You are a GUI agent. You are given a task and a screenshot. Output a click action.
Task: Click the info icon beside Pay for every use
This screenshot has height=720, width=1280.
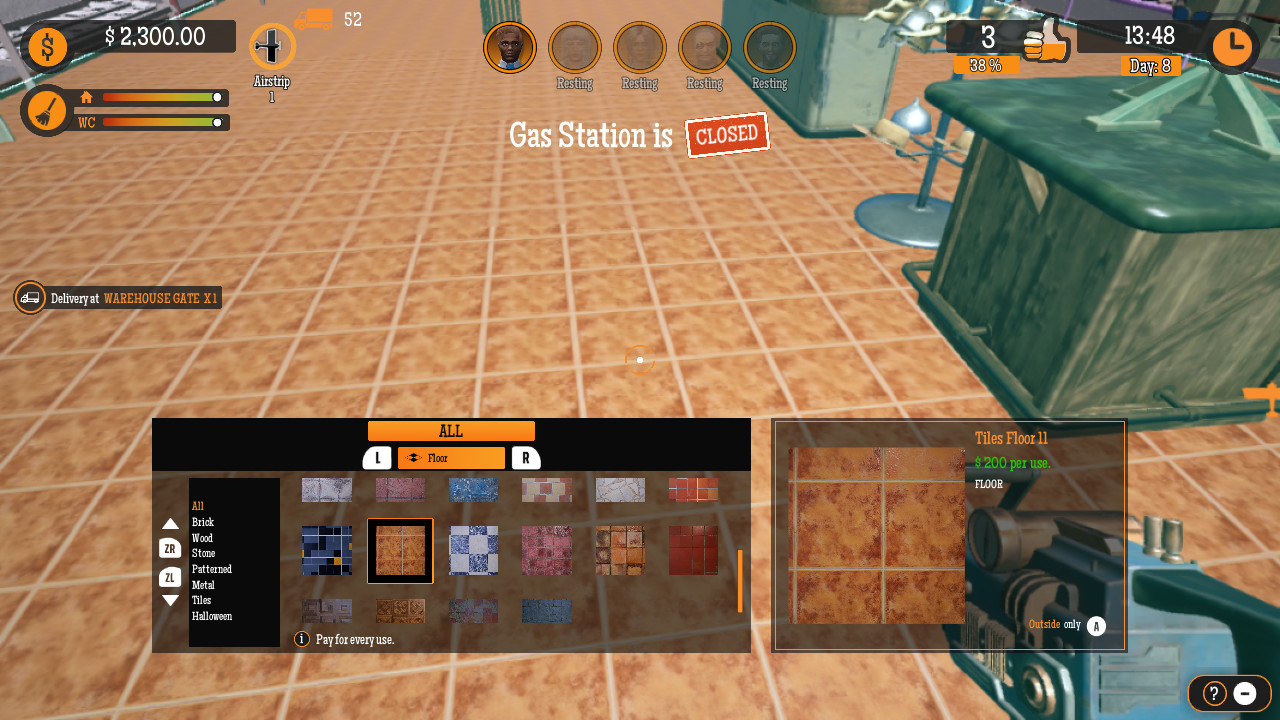click(301, 638)
